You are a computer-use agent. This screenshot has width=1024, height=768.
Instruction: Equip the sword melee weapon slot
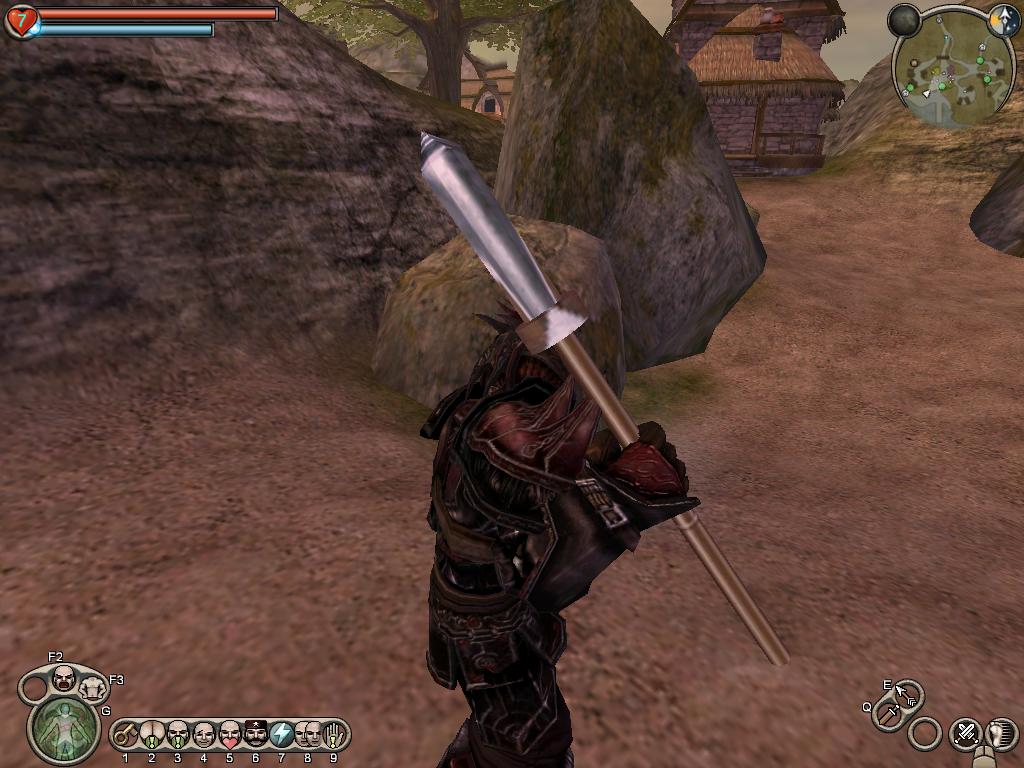click(887, 714)
